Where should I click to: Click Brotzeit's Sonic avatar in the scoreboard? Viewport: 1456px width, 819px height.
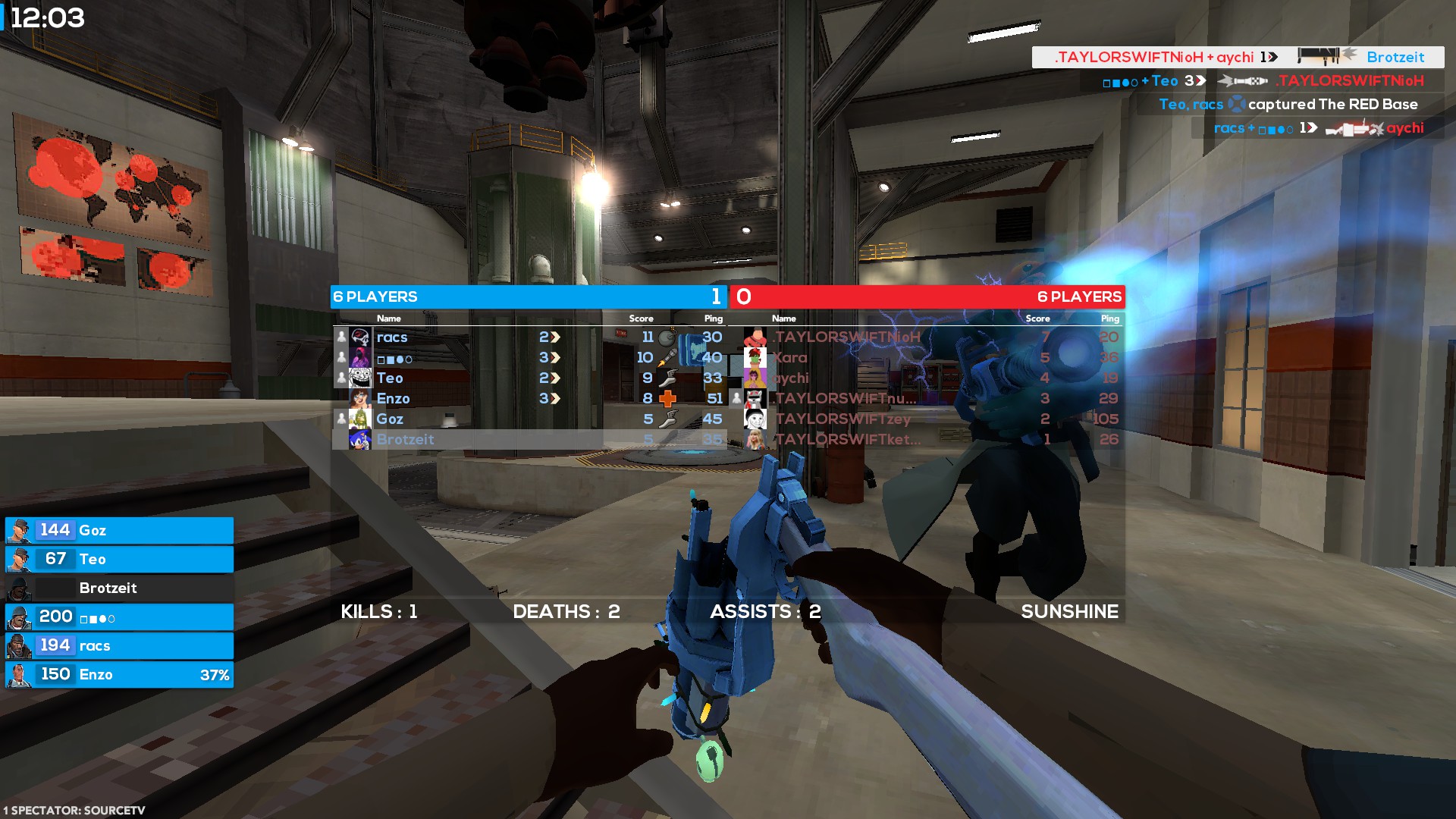[360, 440]
